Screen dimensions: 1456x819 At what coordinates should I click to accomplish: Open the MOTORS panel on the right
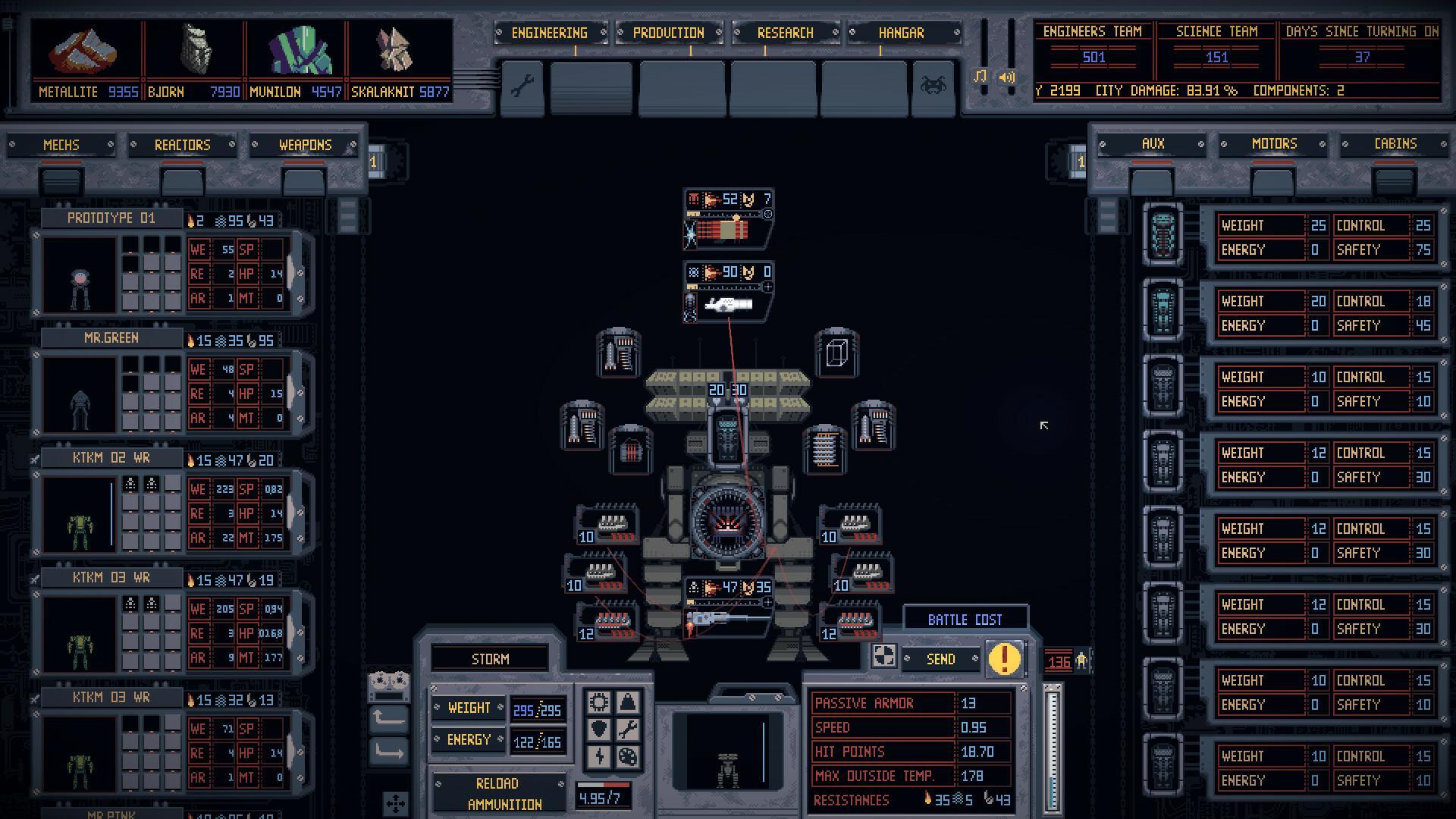(x=1274, y=143)
